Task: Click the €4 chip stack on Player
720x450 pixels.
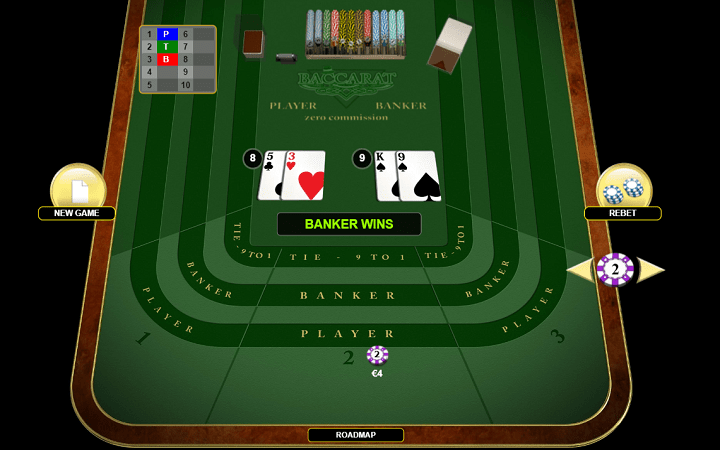Action: pos(377,355)
